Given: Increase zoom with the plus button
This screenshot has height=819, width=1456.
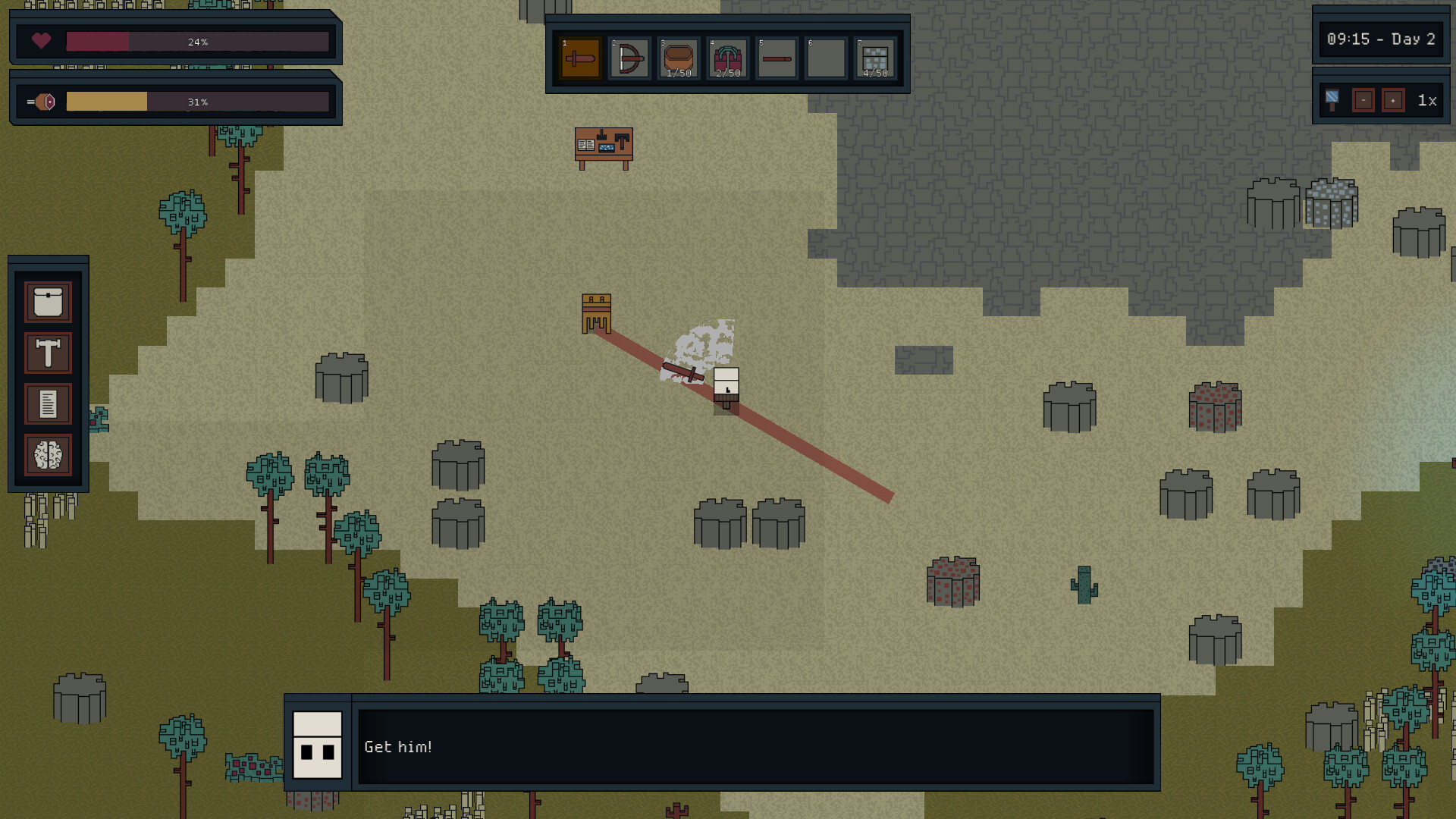Looking at the screenshot, I should 1394,99.
